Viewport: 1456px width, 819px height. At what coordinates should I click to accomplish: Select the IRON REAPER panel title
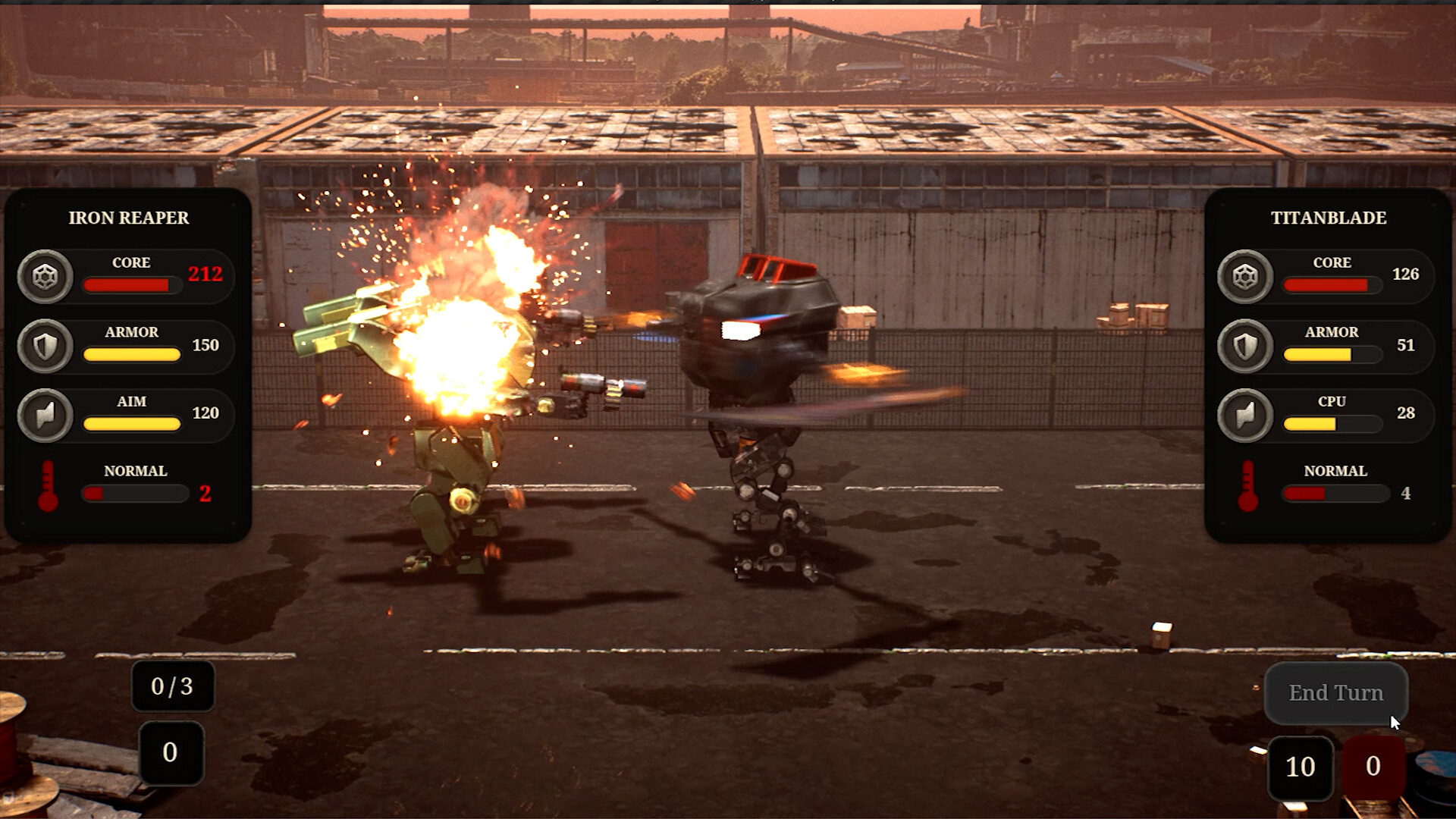tap(127, 218)
